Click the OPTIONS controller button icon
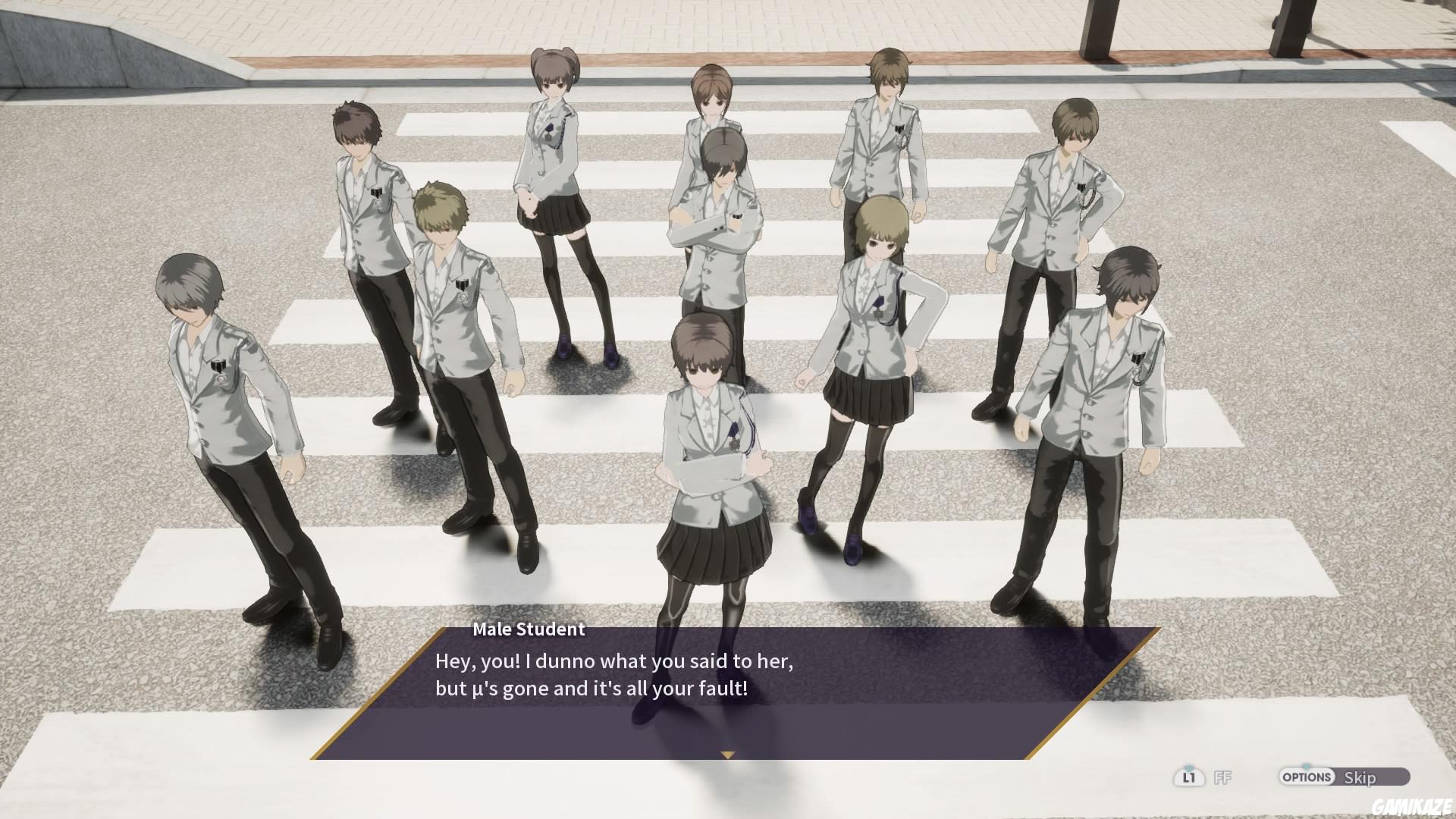1456x819 pixels. [x=1306, y=777]
